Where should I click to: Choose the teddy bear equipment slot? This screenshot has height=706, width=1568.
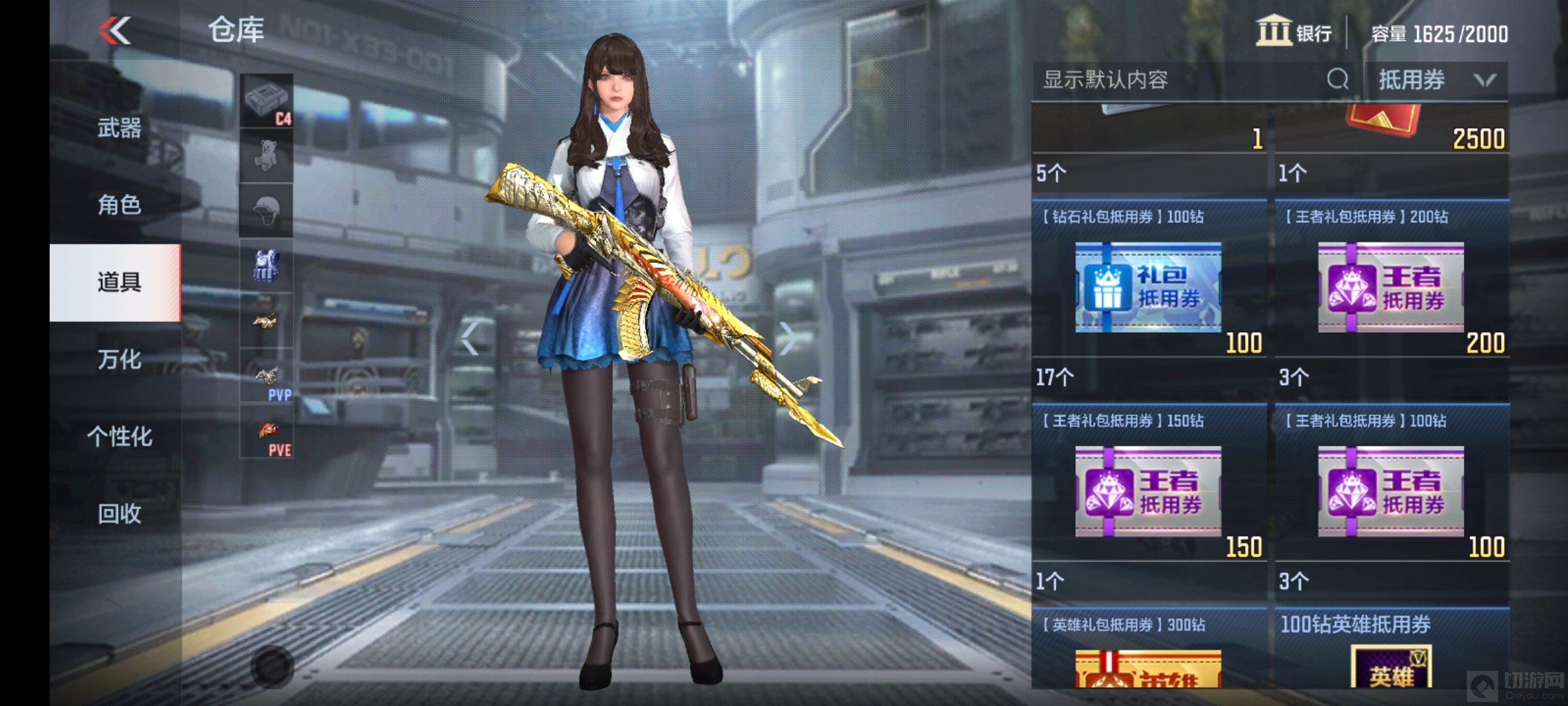coord(267,156)
